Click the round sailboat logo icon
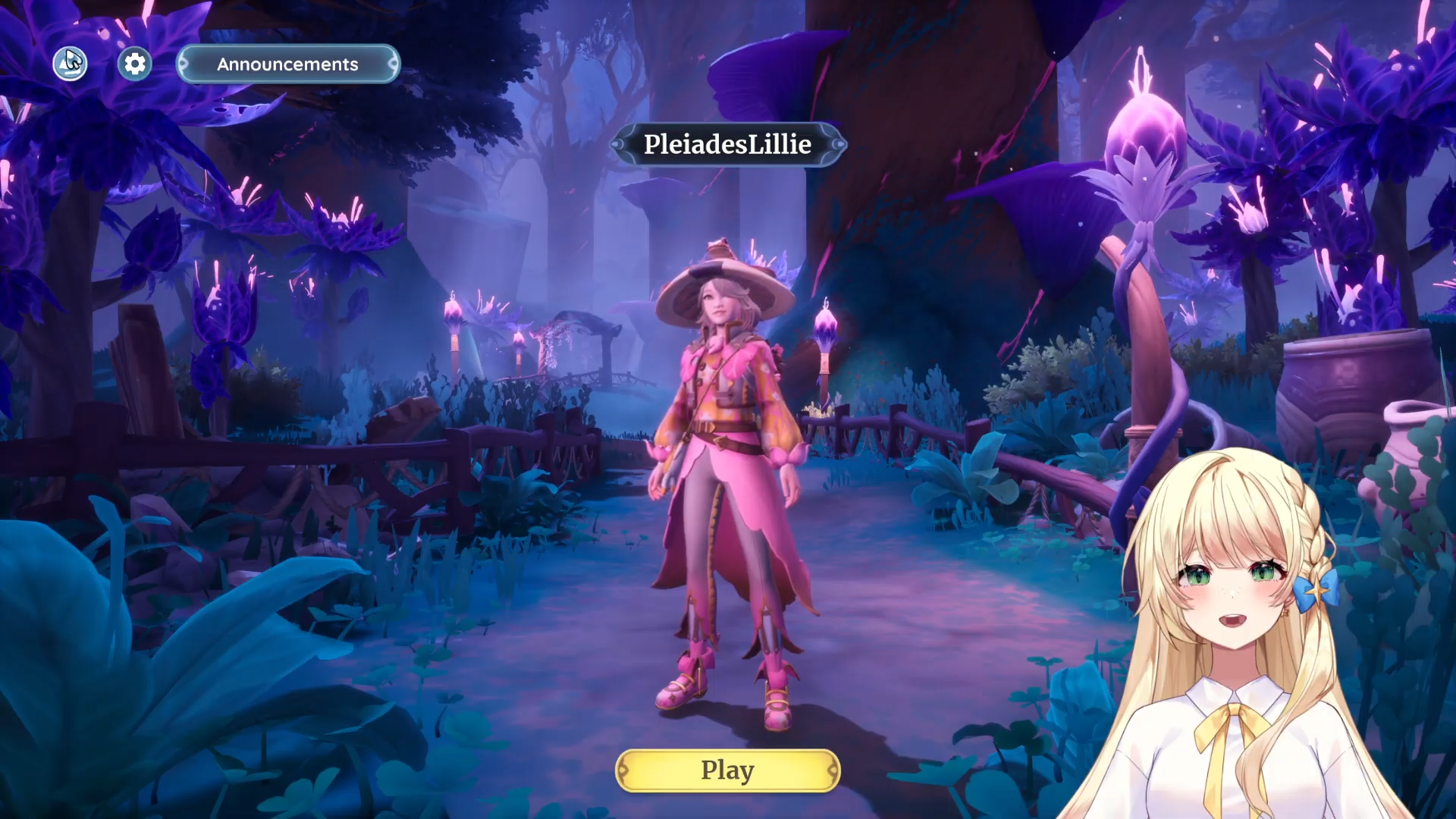Screen dimensions: 1456x819 click(x=71, y=64)
